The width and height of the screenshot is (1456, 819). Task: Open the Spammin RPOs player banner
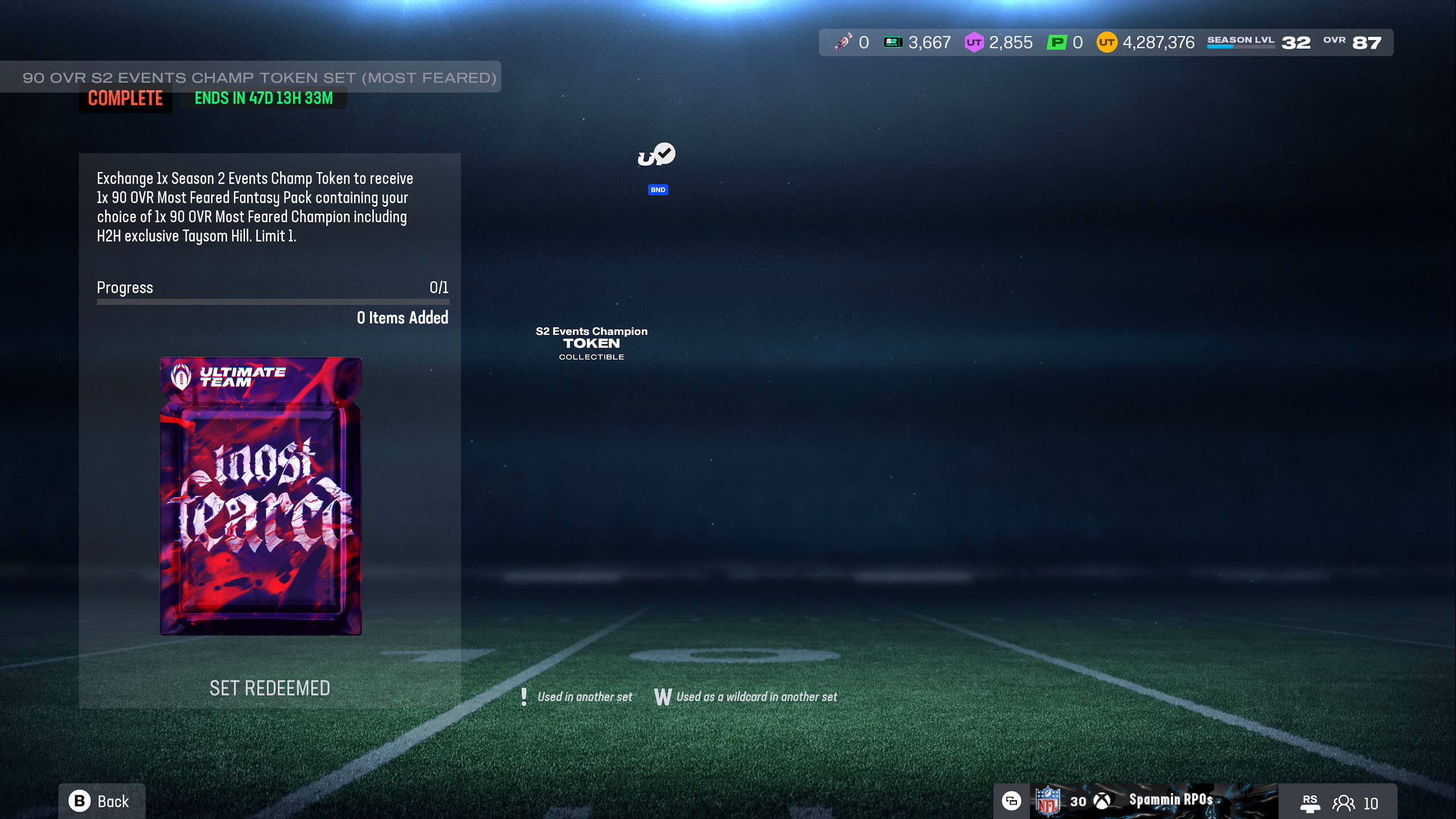1169,801
